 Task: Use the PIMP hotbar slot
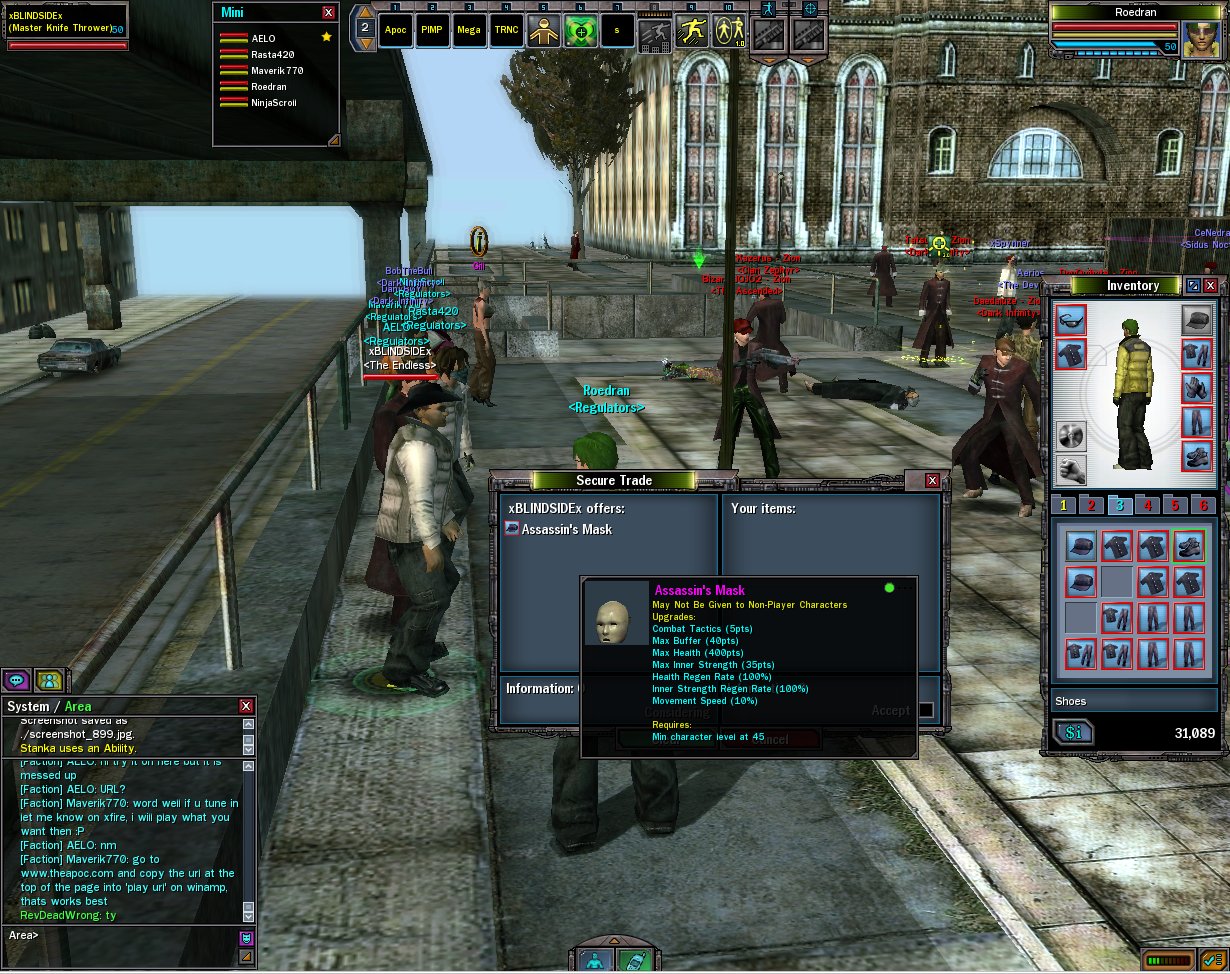[432, 30]
